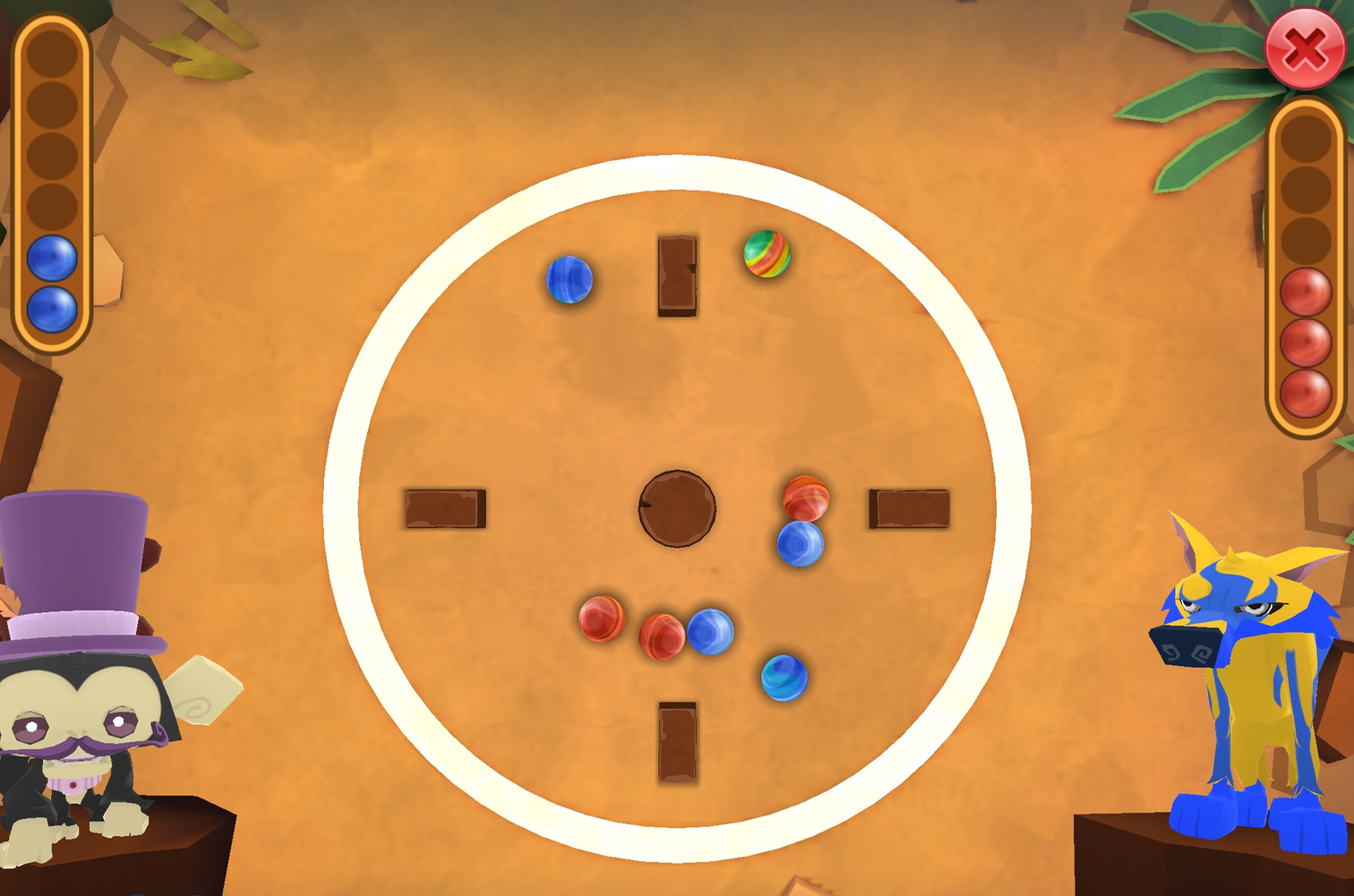Click the blue marble near the top block
The image size is (1354, 896).
570,279
